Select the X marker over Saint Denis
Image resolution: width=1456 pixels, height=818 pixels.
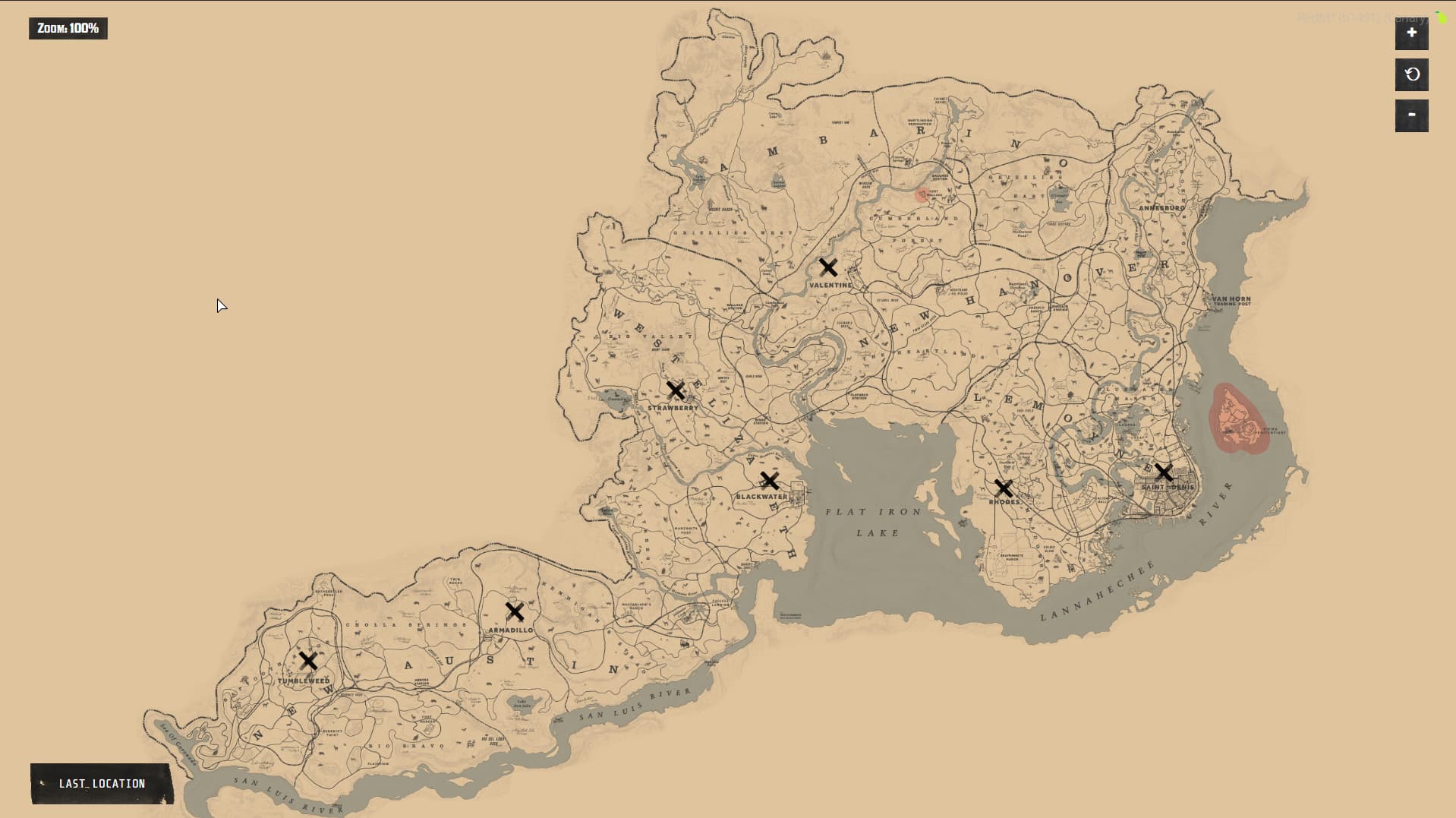(1163, 471)
